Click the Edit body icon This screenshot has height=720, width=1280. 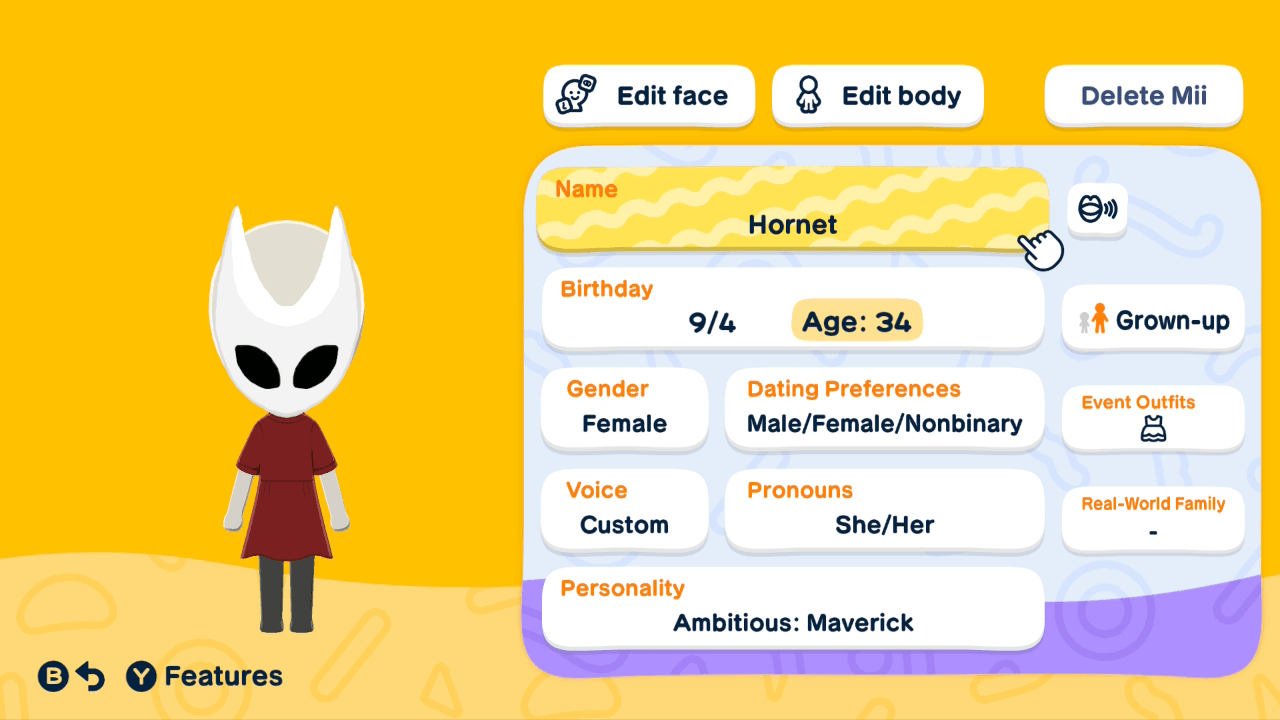point(808,95)
